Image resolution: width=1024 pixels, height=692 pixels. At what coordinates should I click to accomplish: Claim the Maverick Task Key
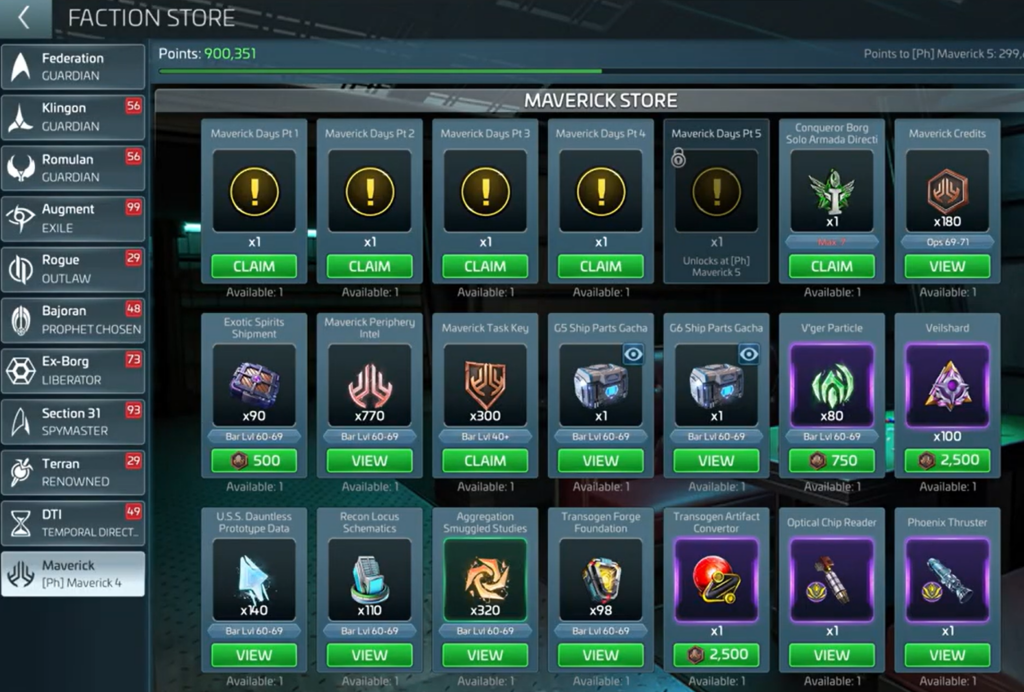[485, 461]
